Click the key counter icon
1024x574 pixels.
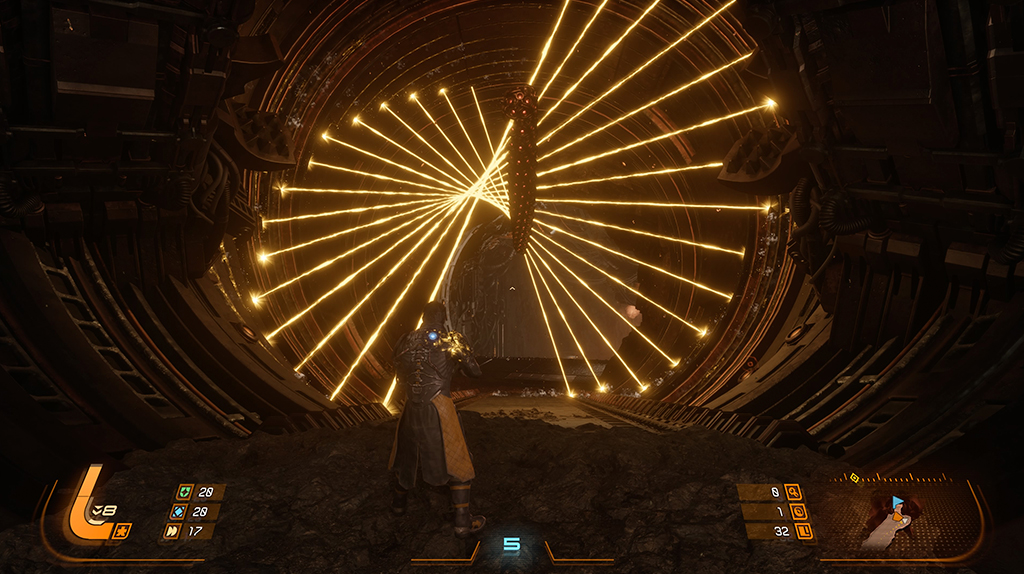792,491
